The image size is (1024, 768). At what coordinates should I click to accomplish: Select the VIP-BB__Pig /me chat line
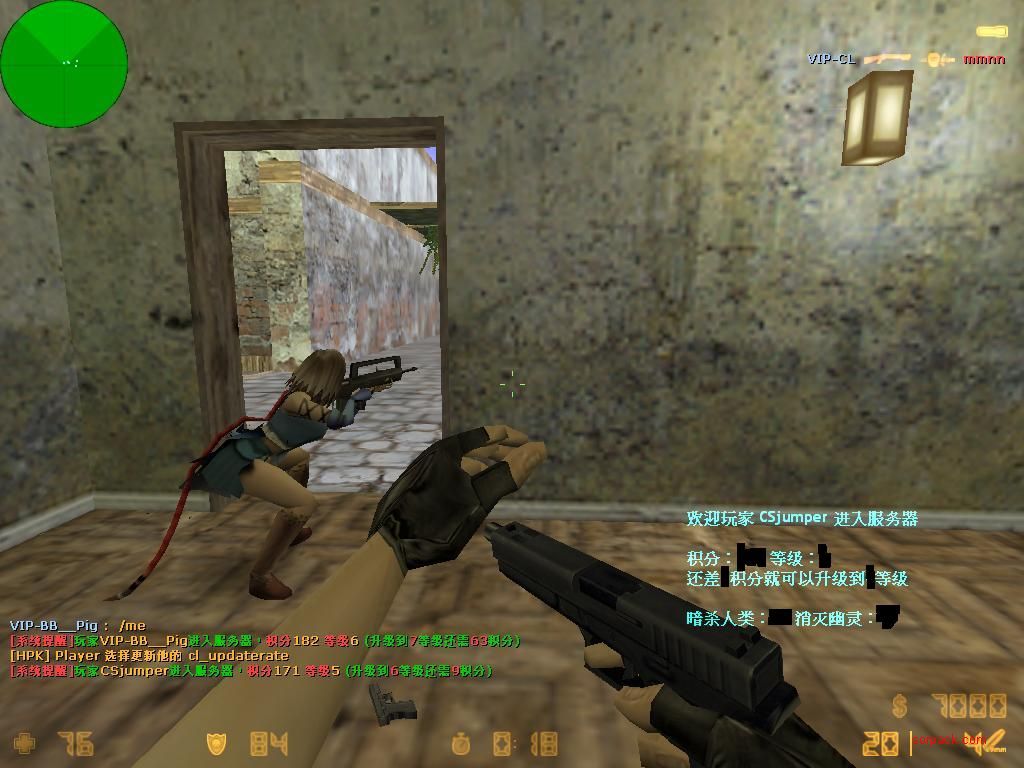78,626
